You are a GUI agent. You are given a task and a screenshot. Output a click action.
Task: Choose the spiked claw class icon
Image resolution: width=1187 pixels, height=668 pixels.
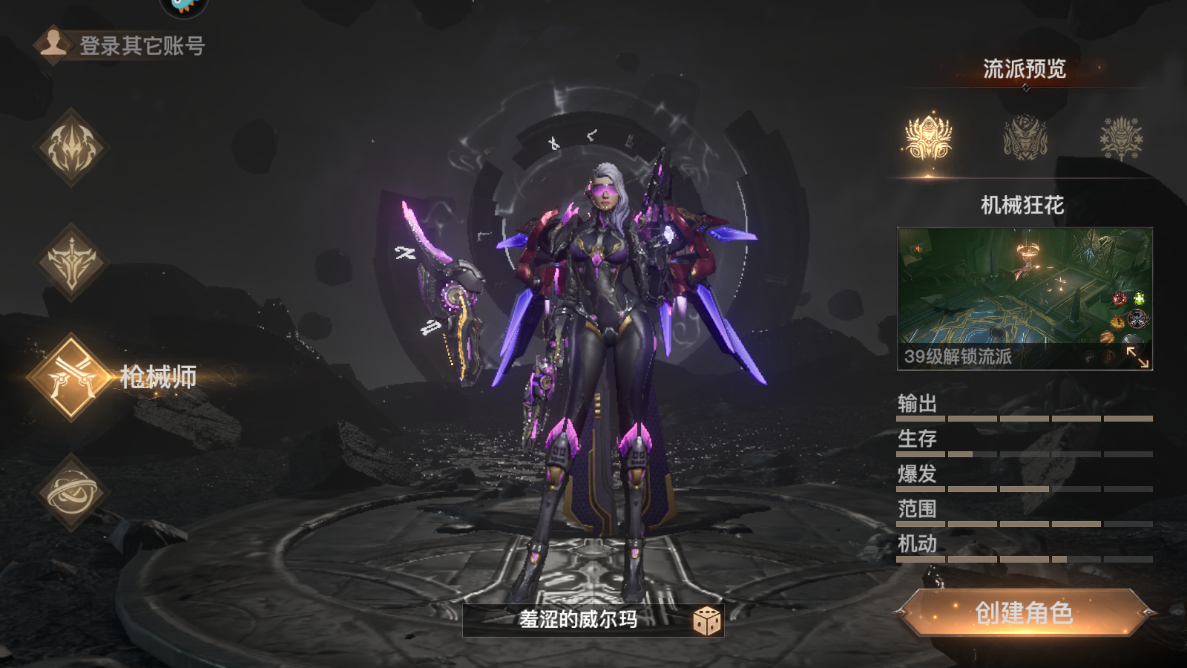[x=70, y=148]
